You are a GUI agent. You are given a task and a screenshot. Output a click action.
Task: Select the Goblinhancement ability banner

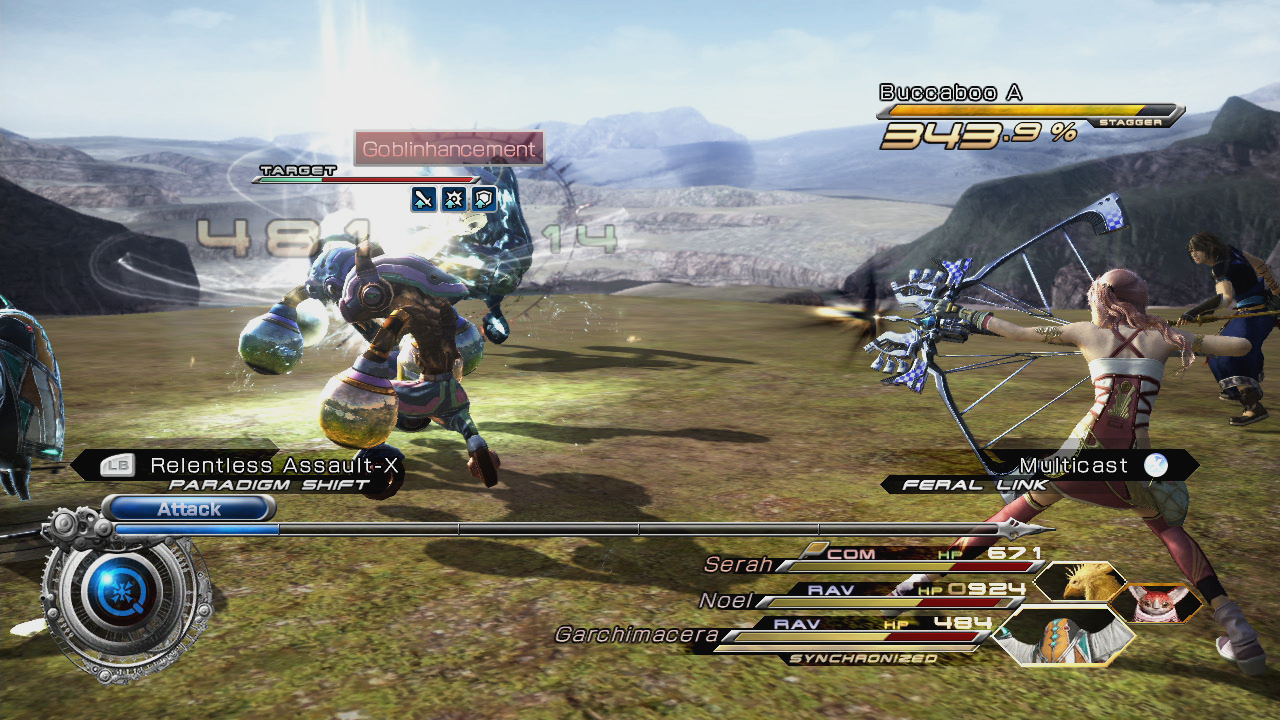448,149
